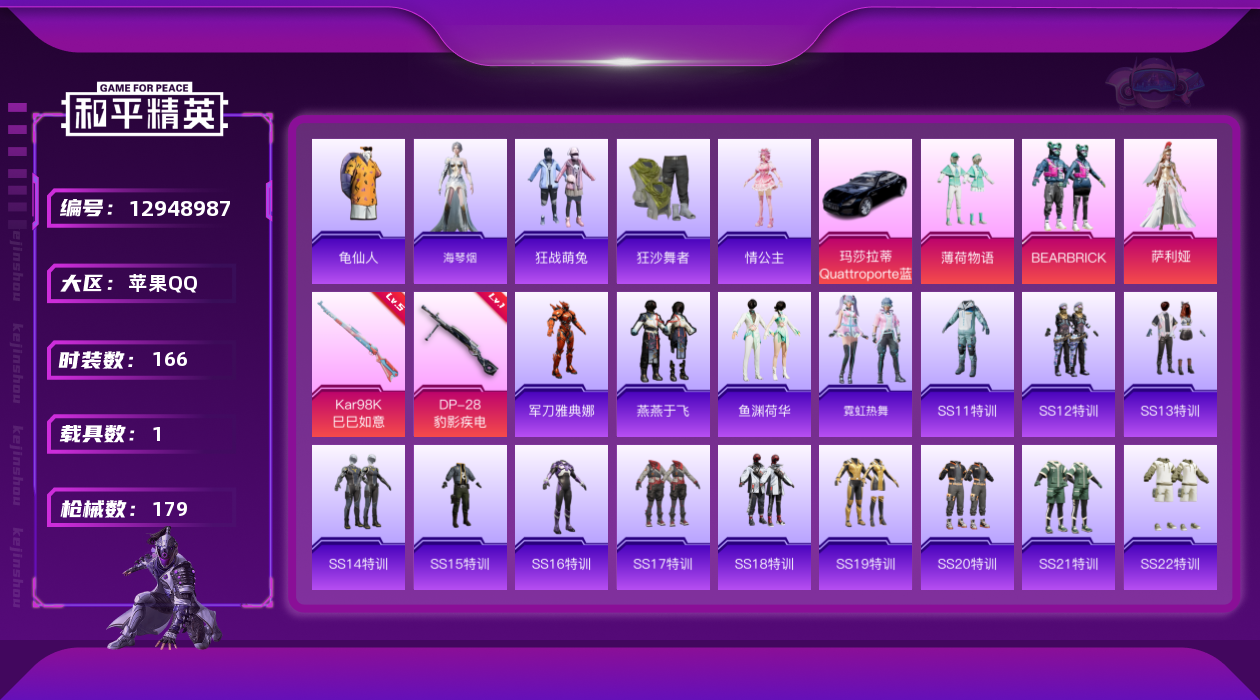Select the 龟仙人 outfit card
The height and width of the screenshot is (700, 1260).
[x=358, y=211]
